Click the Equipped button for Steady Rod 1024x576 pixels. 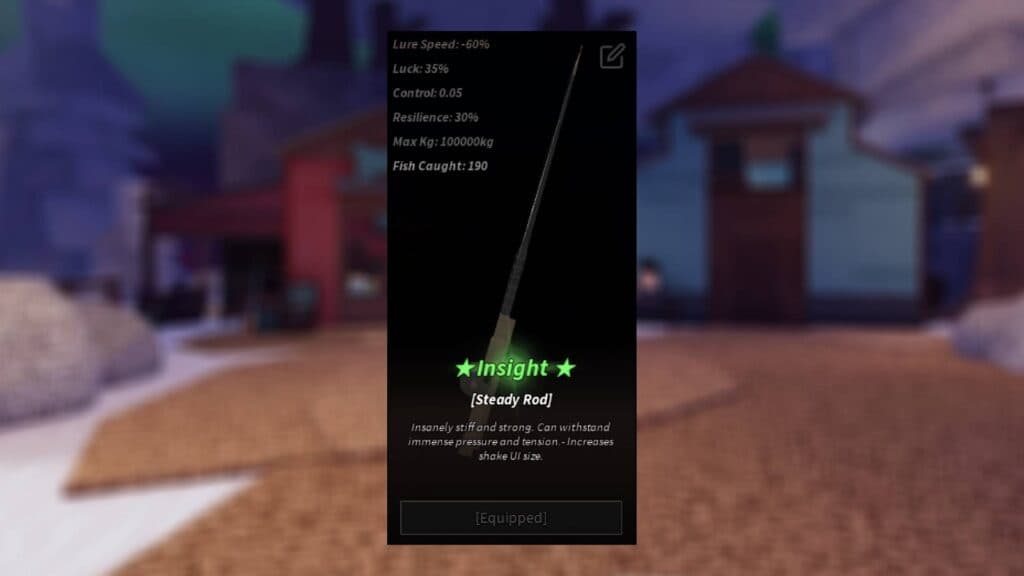point(511,518)
